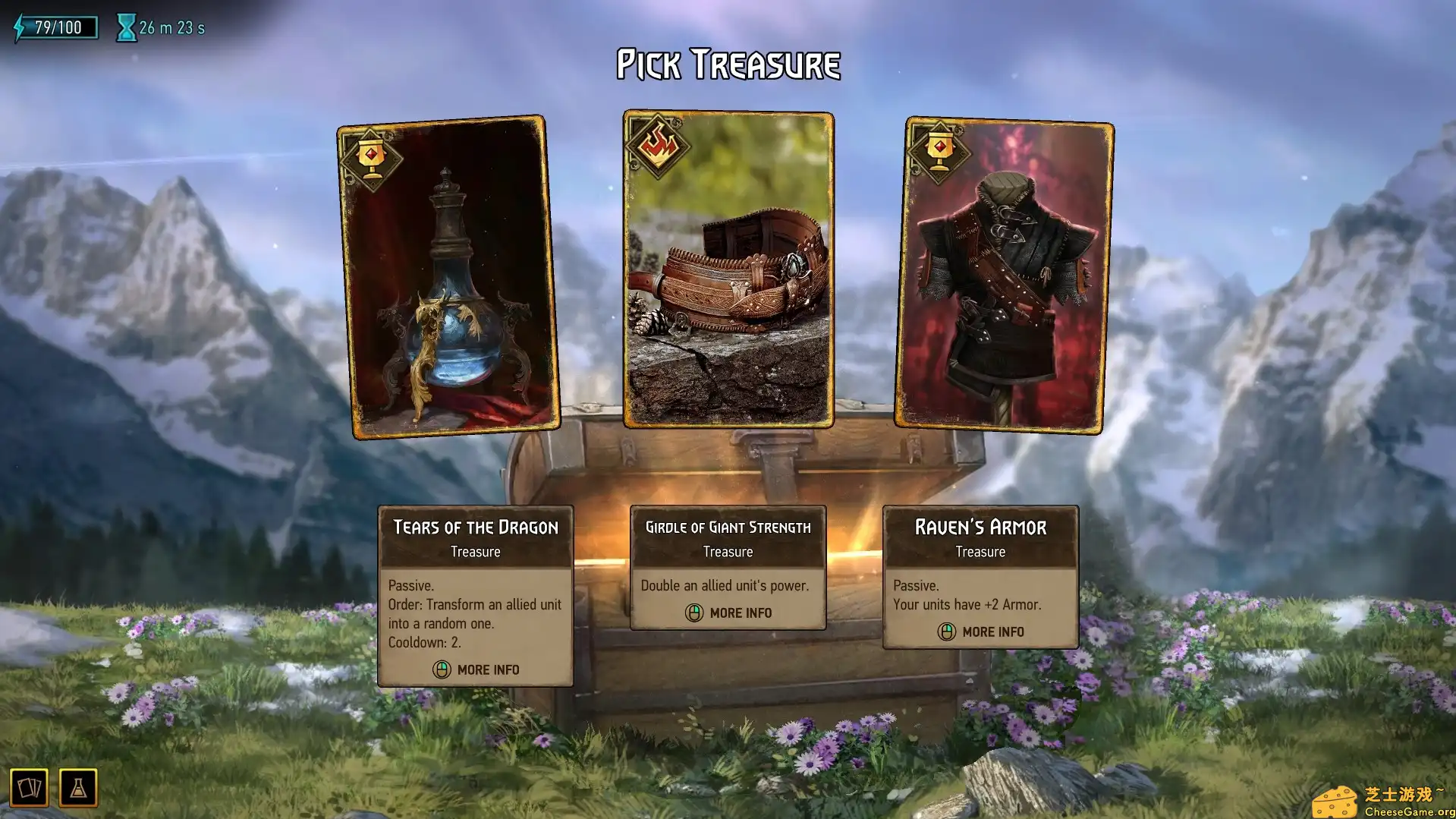Click the hourglass timer icon
The width and height of the screenshot is (1456, 819).
(125, 27)
